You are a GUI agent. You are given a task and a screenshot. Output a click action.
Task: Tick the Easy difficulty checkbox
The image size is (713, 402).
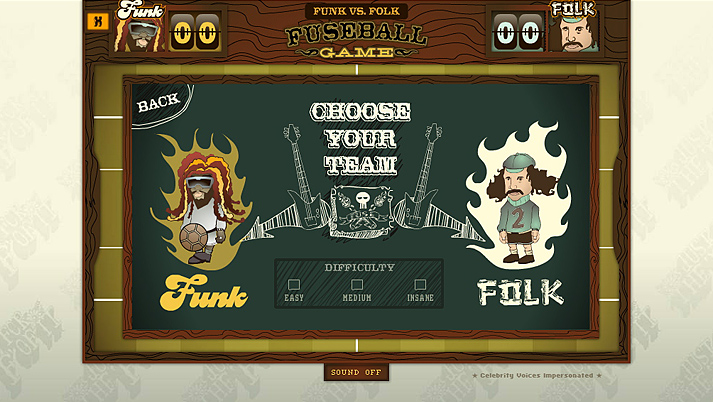[x=294, y=285]
